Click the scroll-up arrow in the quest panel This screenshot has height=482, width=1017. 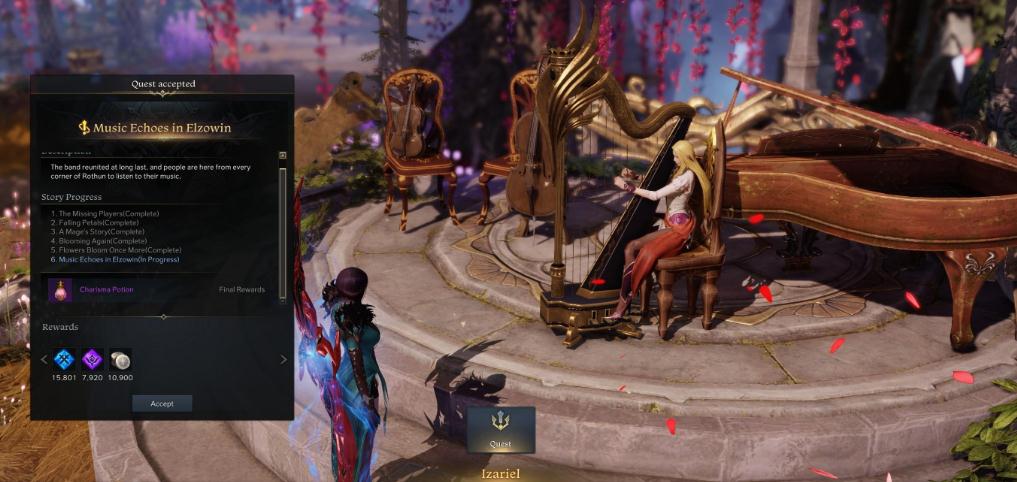pos(282,156)
